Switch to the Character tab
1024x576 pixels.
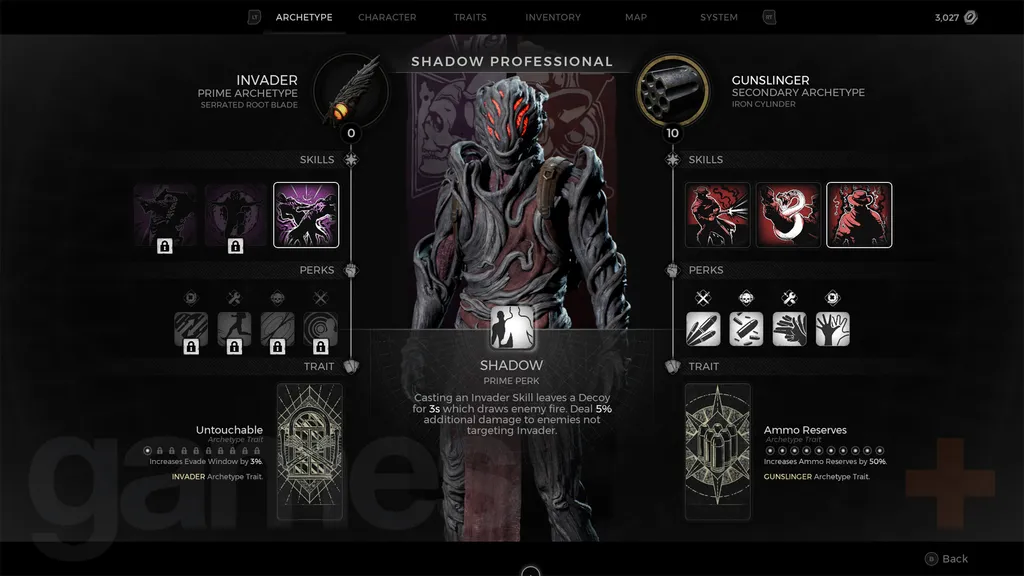tap(387, 17)
